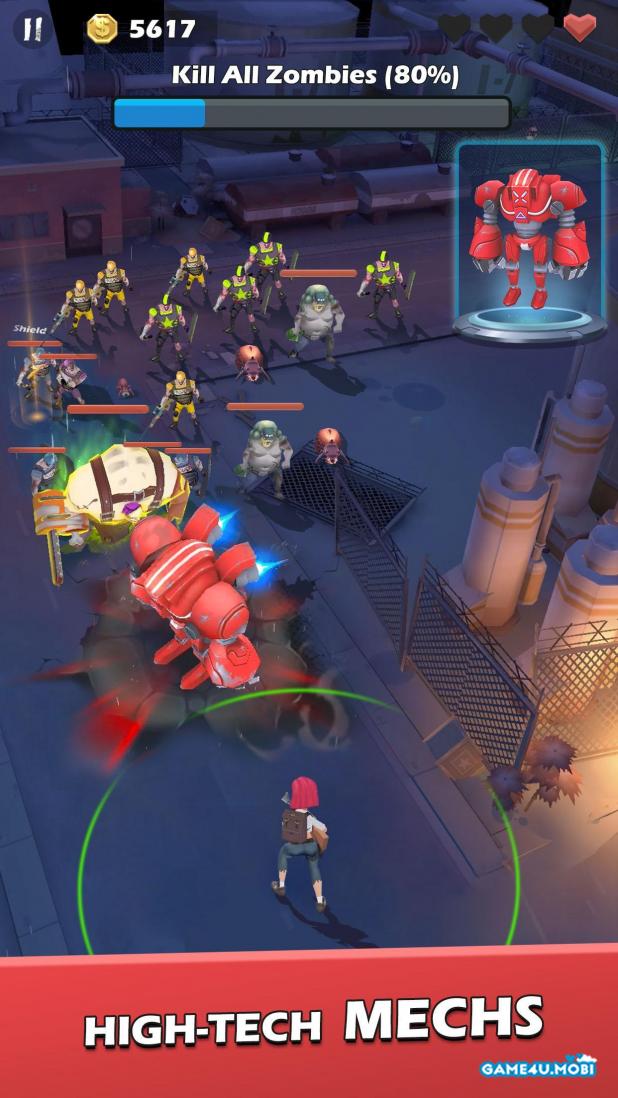This screenshot has height=1098, width=618.
Task: Pause the game with the top-left button
Action: [x=33, y=28]
